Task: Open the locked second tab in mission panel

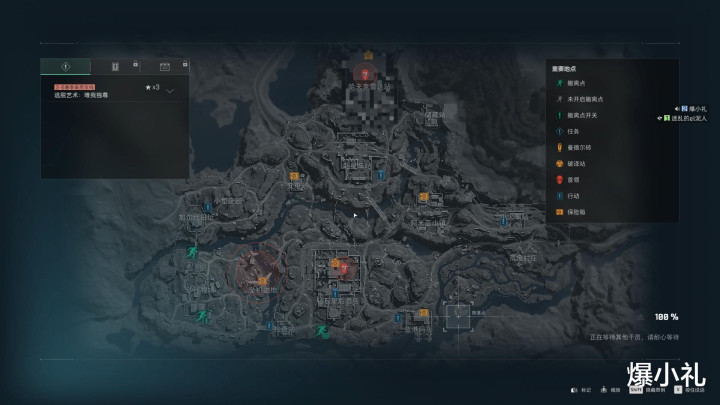Action: 115,67
